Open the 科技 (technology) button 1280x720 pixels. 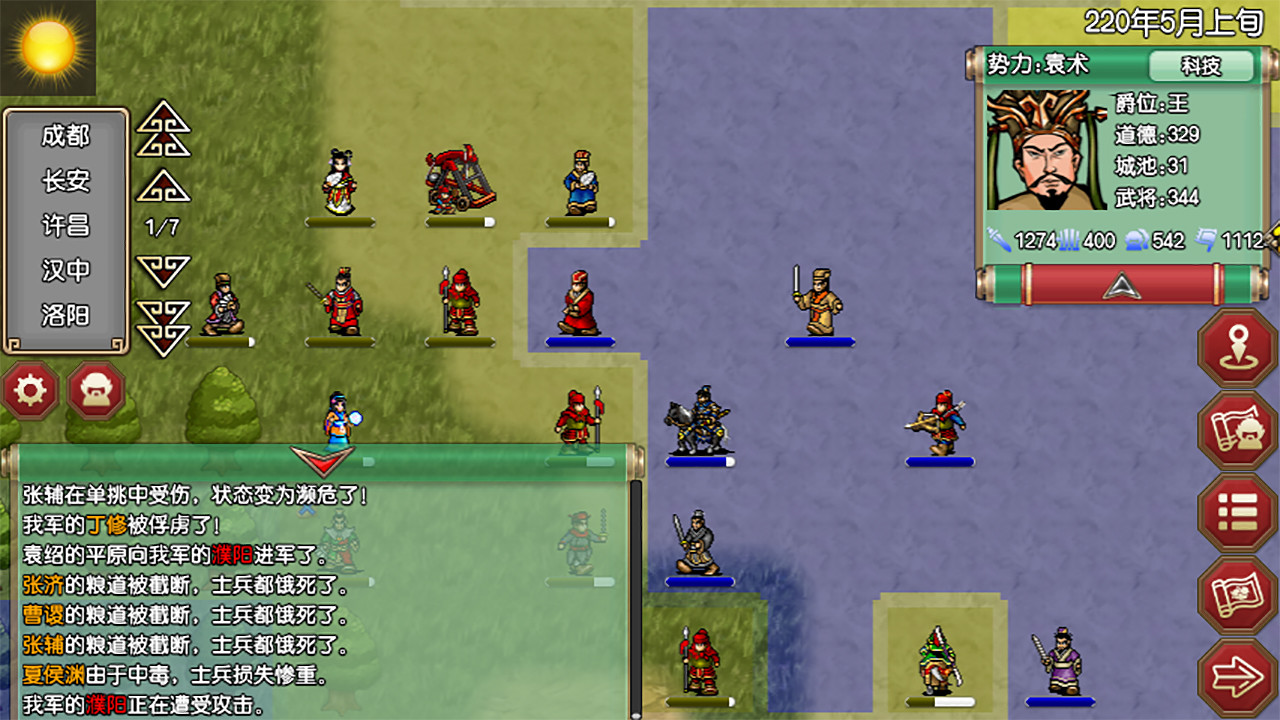1203,66
